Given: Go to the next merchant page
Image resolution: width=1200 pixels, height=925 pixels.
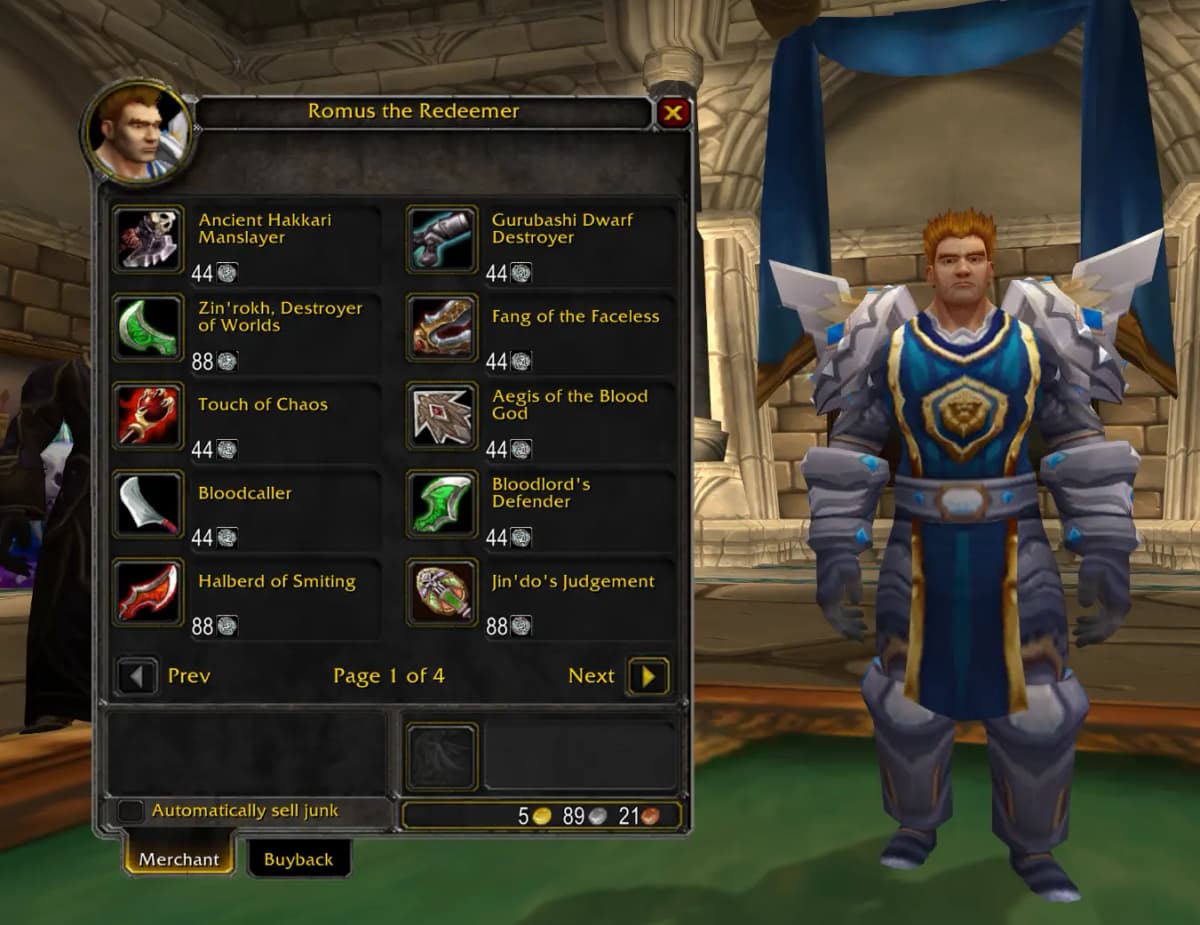Looking at the screenshot, I should (x=648, y=677).
